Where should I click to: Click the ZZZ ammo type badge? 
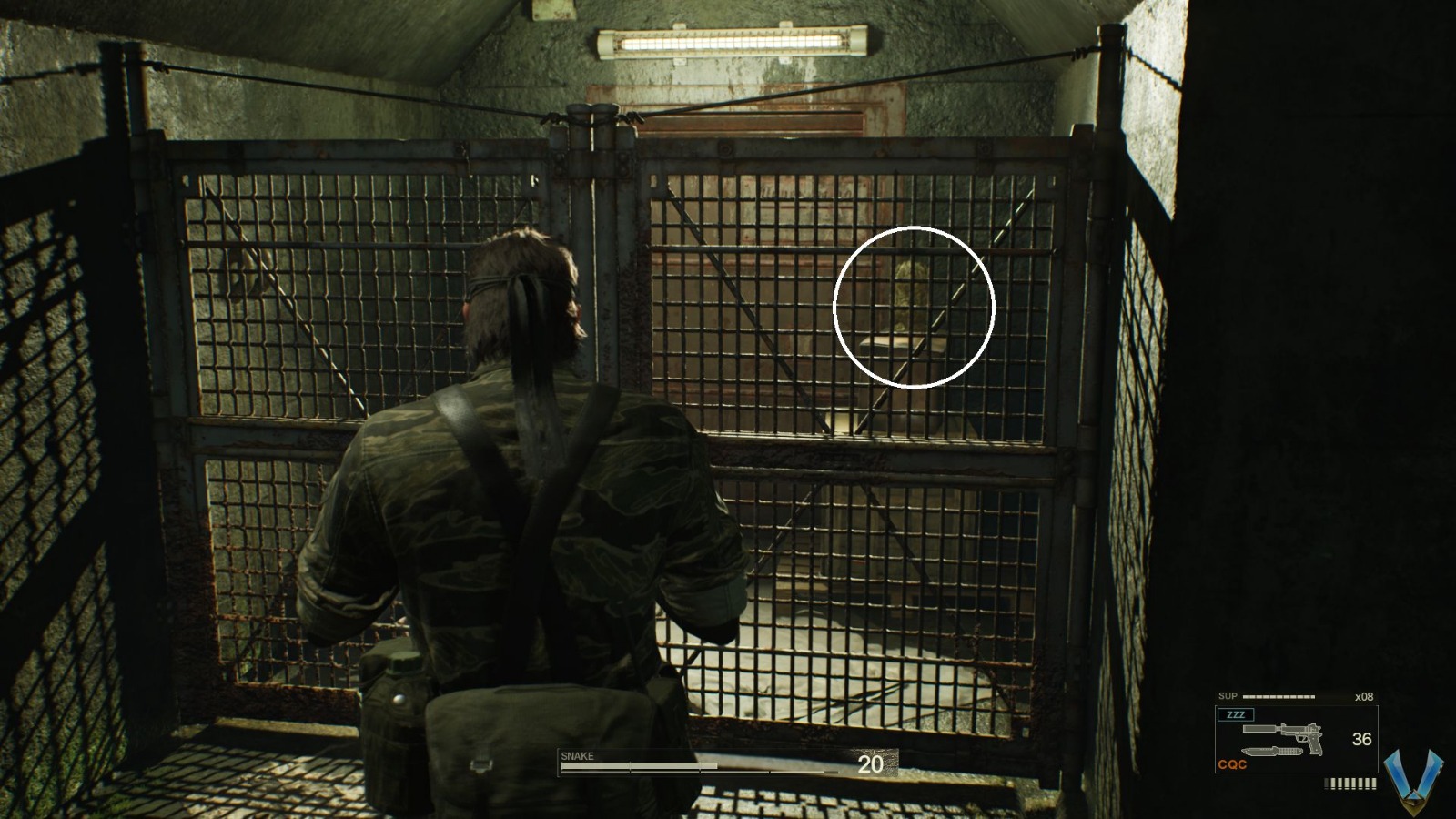[x=1236, y=714]
